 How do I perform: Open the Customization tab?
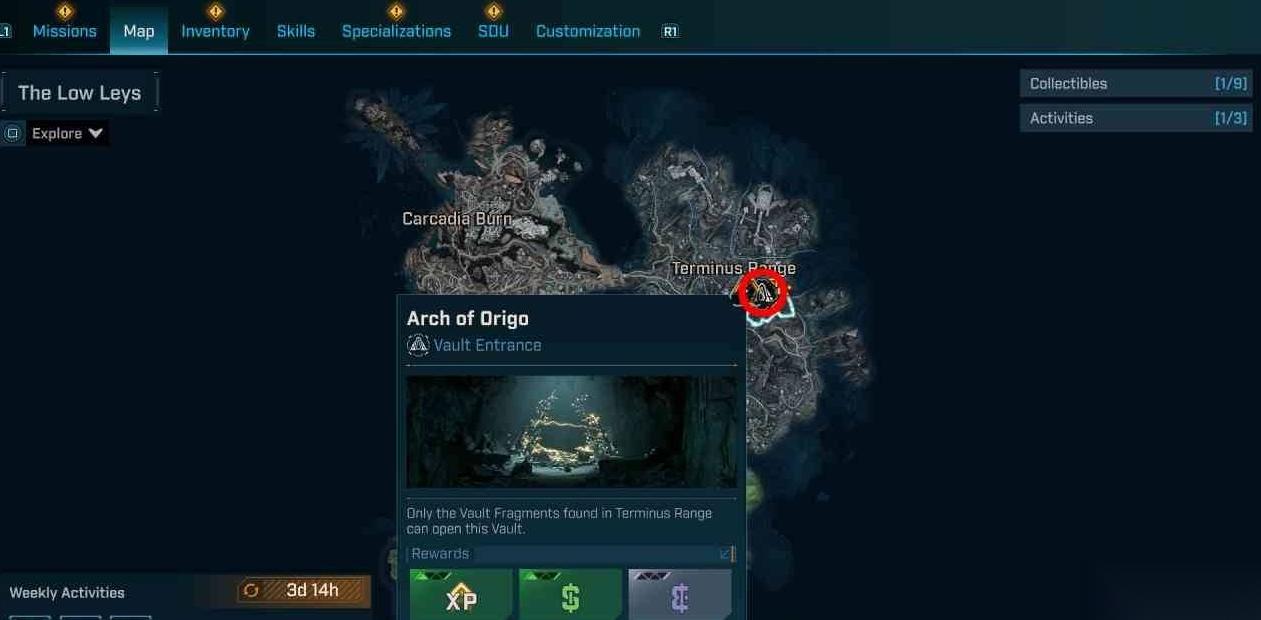[588, 31]
